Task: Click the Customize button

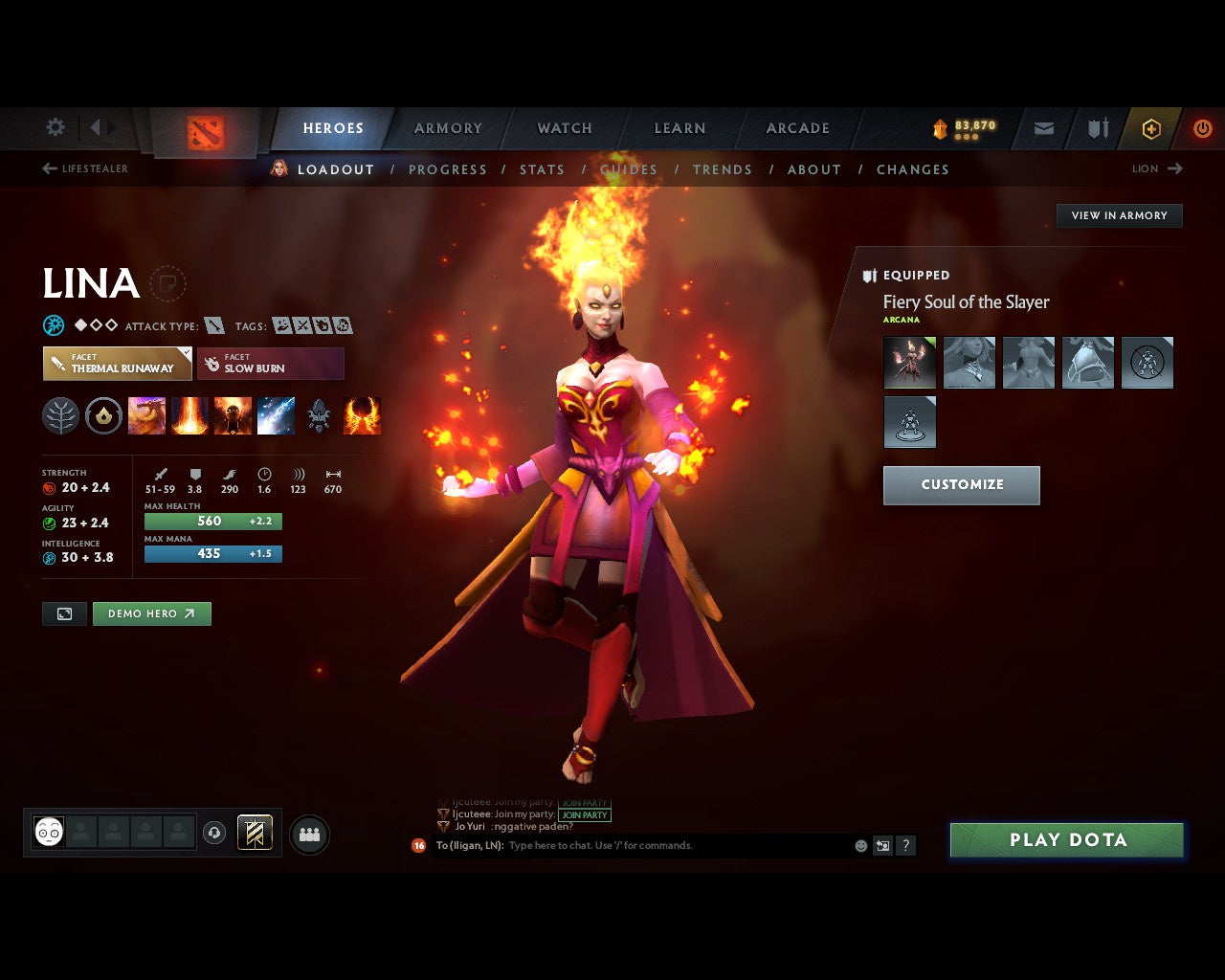Action: 961,485
